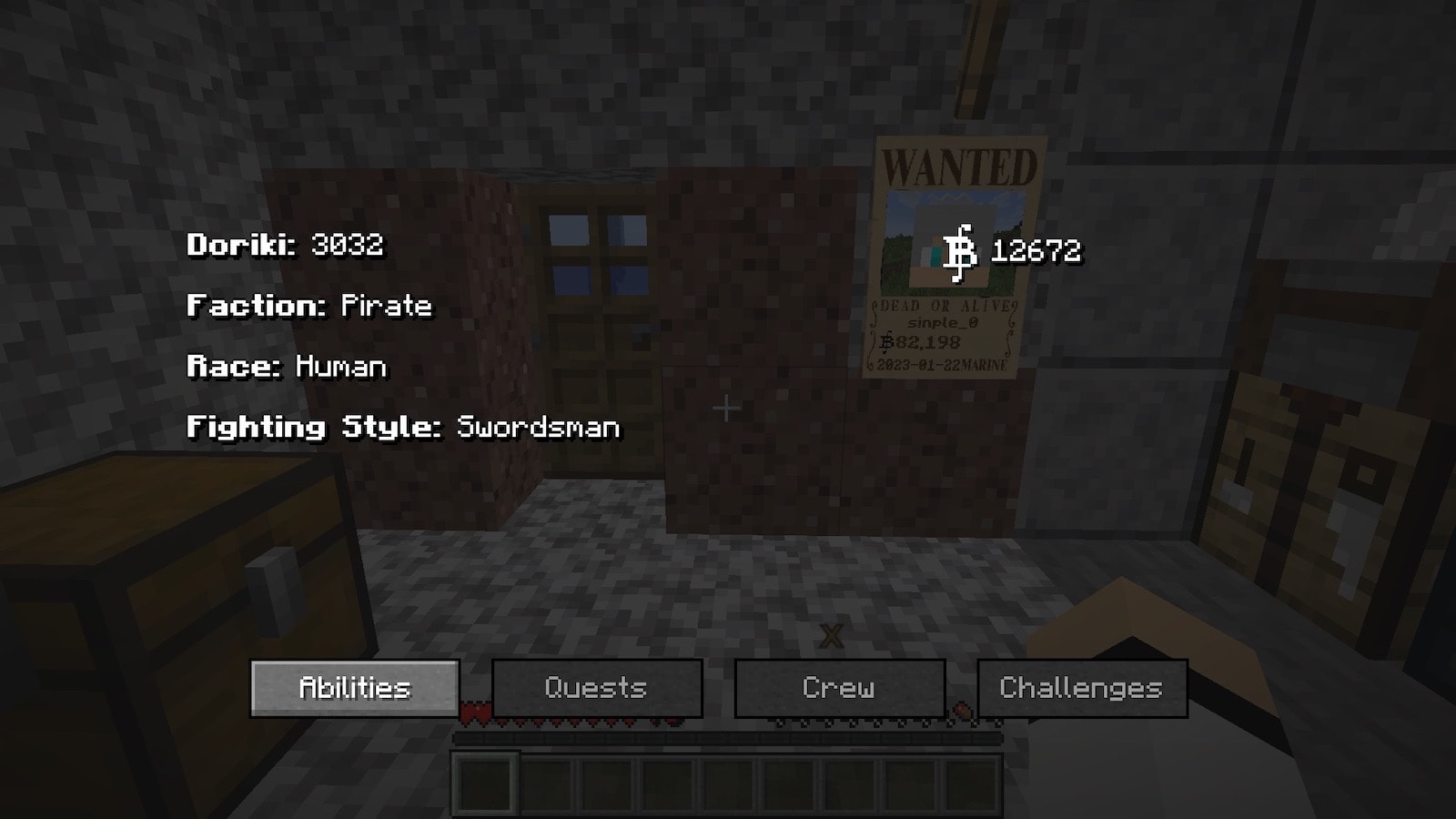Show the Quests screen
Viewport: 1456px width, 819px height.
tap(597, 688)
